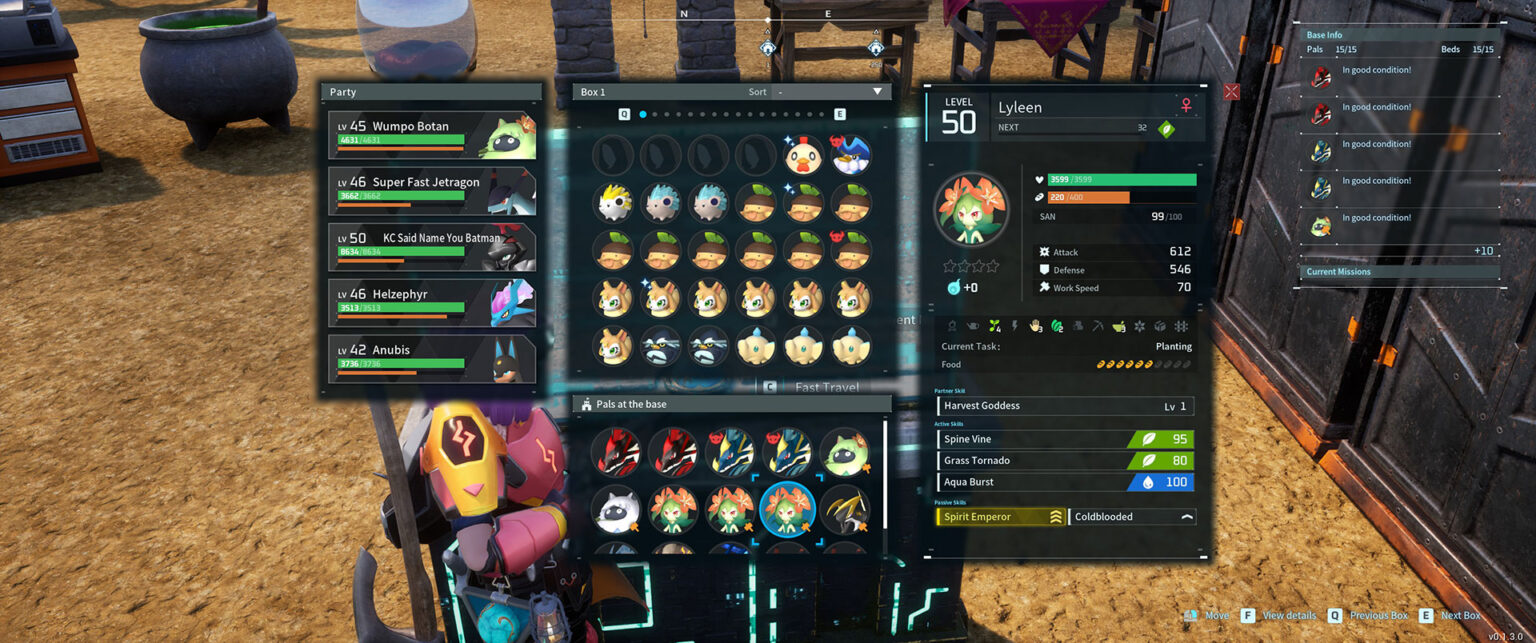Click the highlighted Lyleen at the base
Image resolution: width=1536 pixels, height=643 pixels.
788,509
